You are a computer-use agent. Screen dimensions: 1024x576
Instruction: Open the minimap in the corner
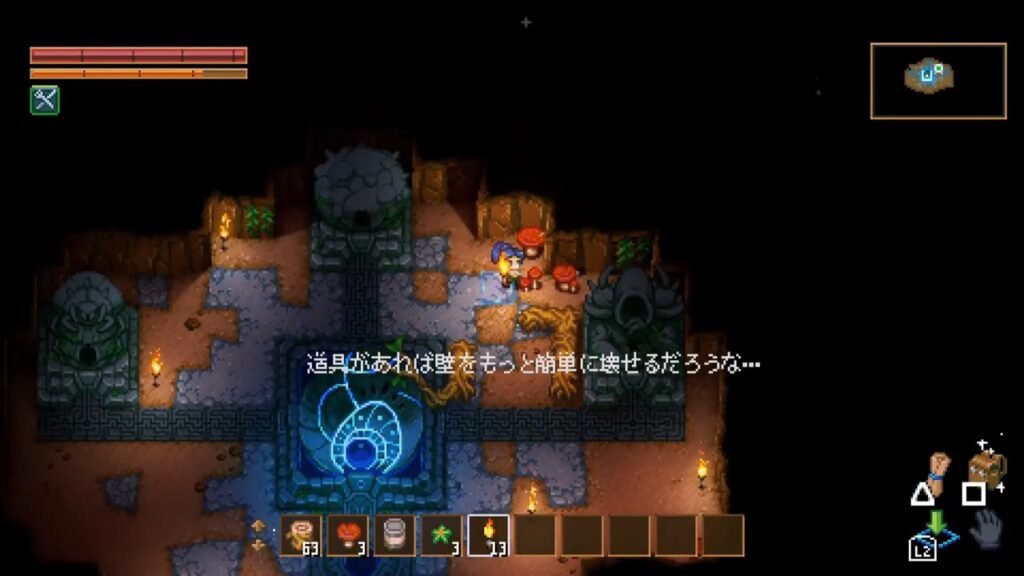point(938,80)
